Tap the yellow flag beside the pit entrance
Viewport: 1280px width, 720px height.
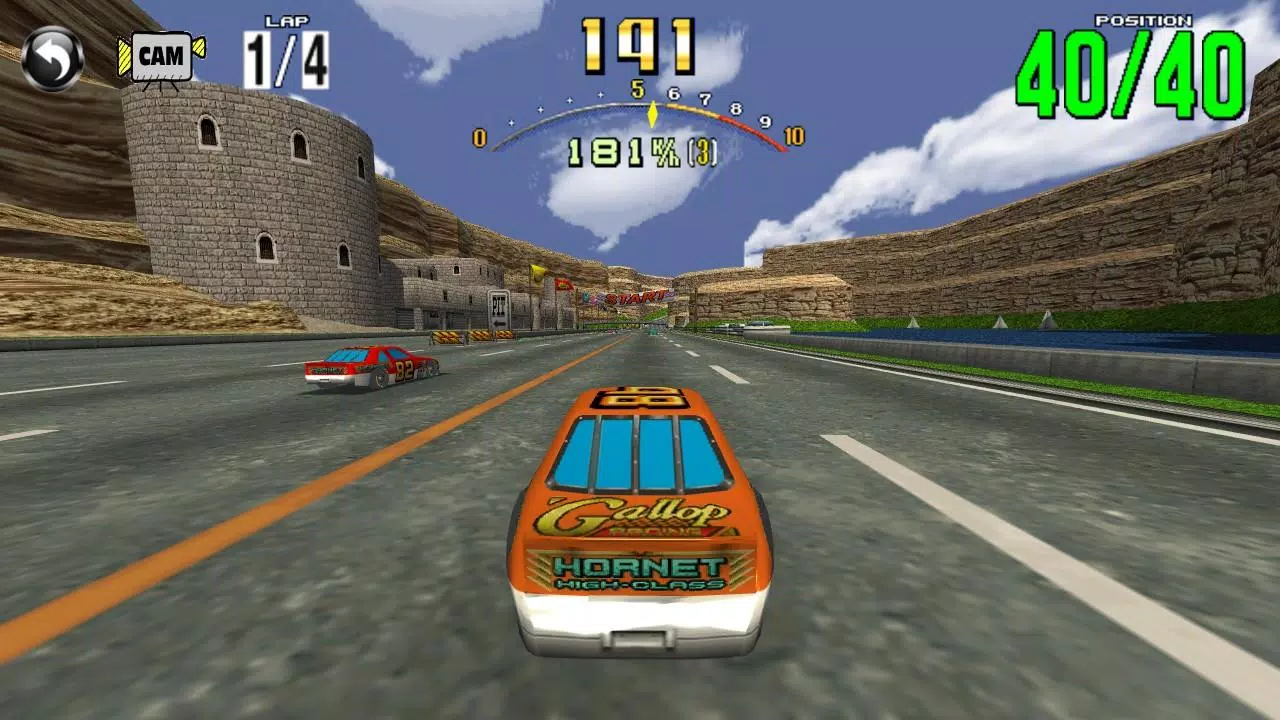[x=537, y=273]
